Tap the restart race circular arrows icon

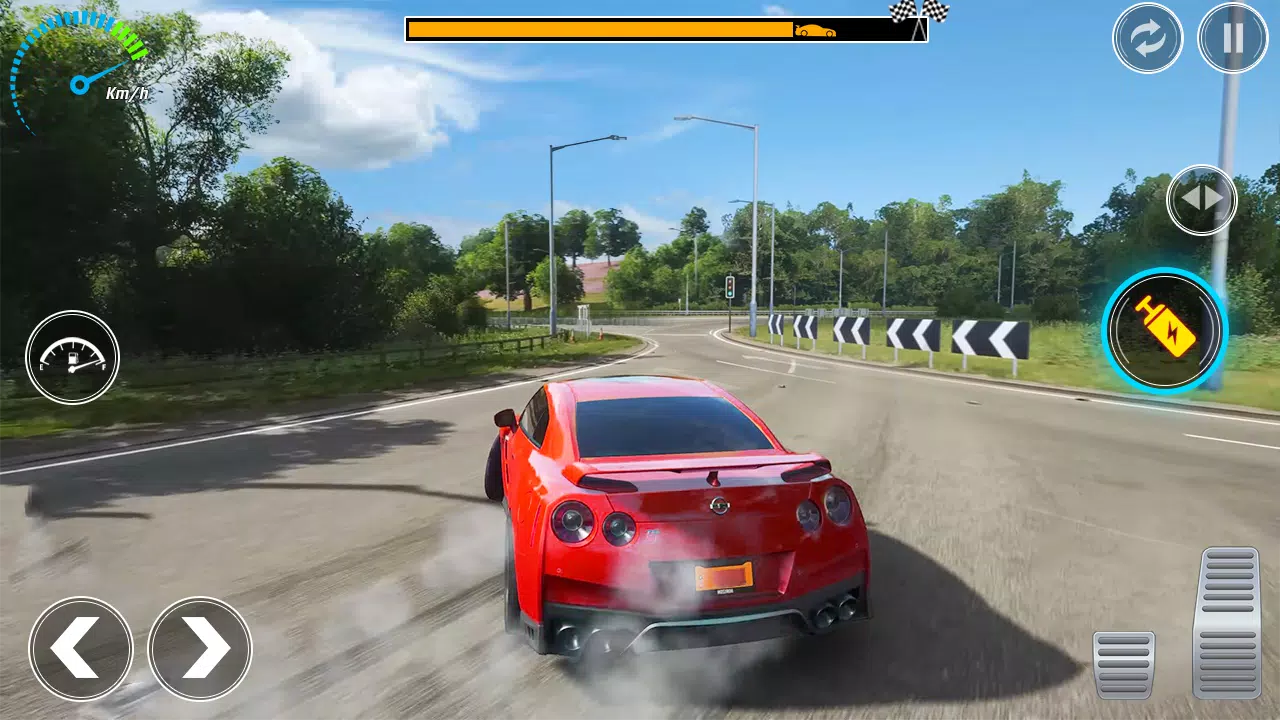[1147, 38]
